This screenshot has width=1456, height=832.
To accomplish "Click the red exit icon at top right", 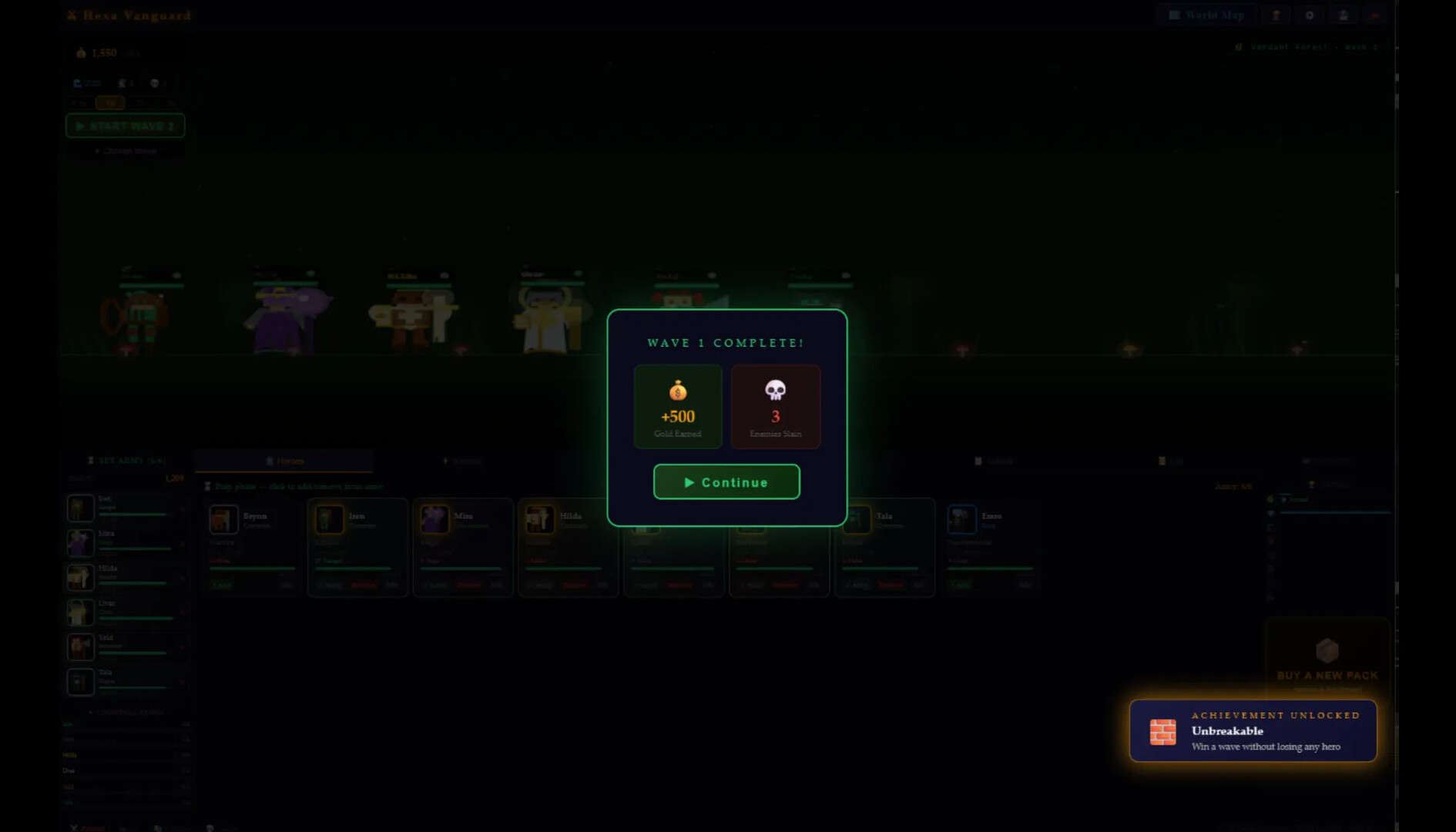I will 1374,15.
